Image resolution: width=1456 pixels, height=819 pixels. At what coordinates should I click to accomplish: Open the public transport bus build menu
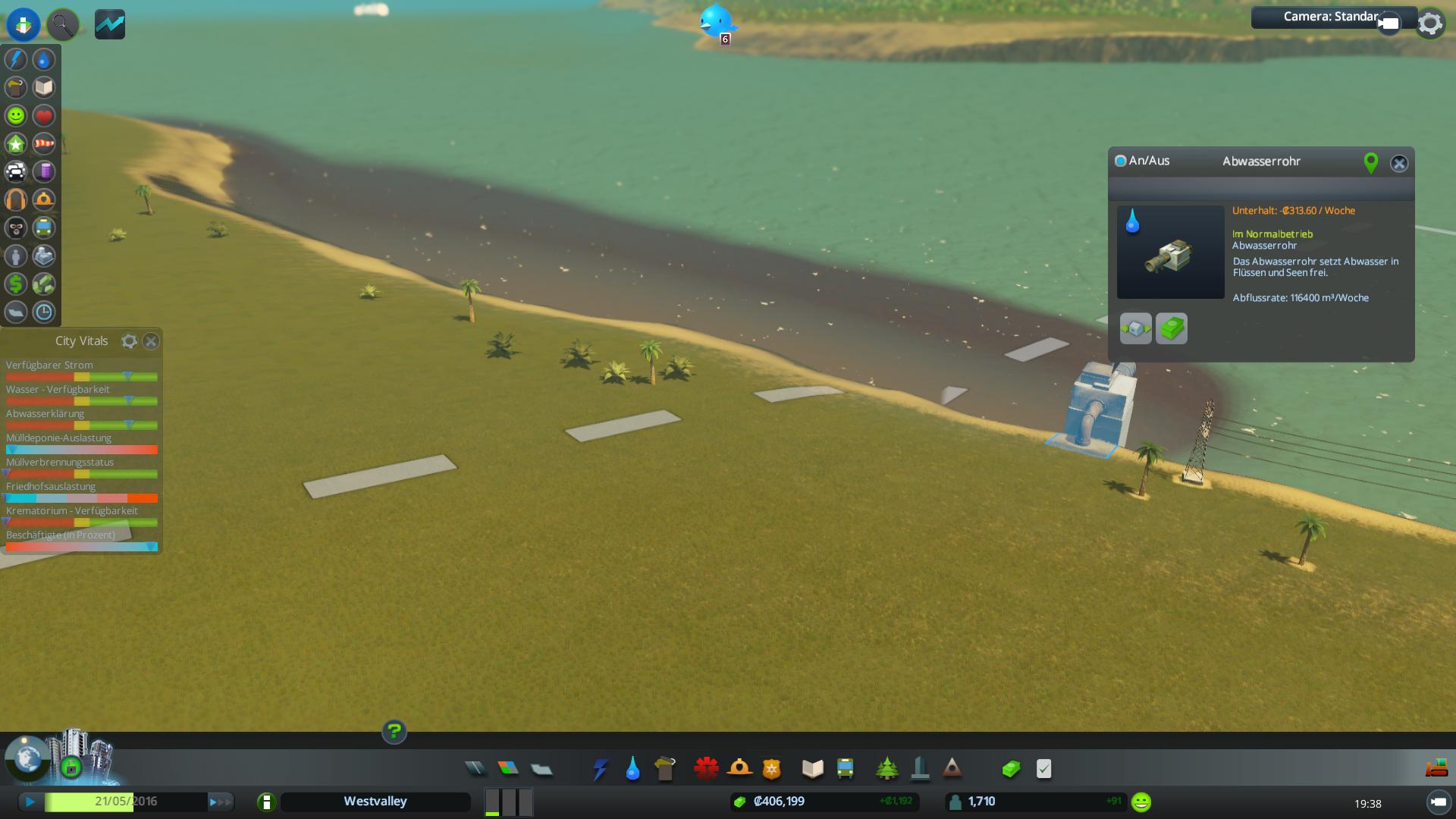coord(846,769)
